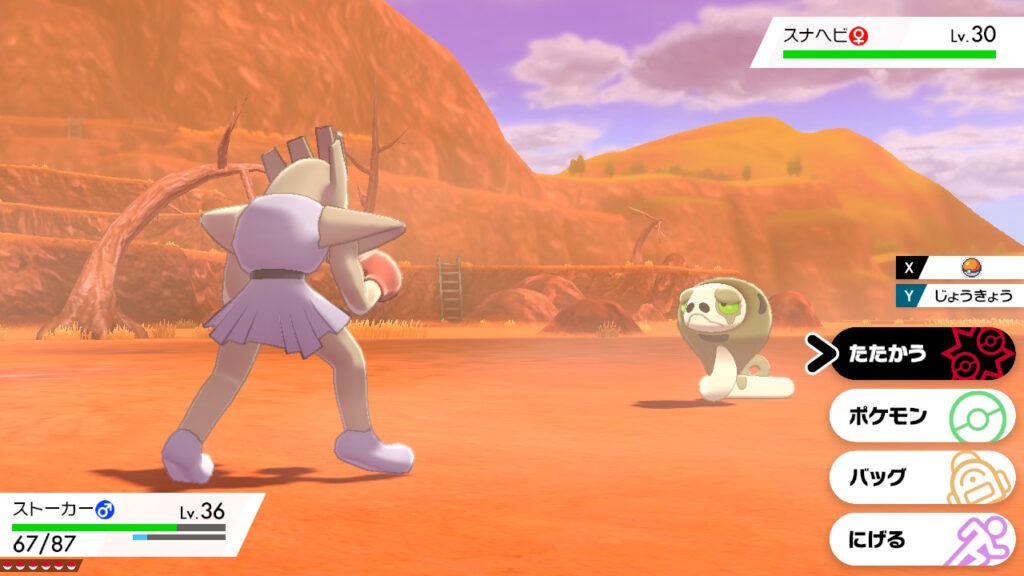The height and width of the screenshot is (576, 1024).
Task: Open the バッグ (Bag) menu
Action: (920, 478)
